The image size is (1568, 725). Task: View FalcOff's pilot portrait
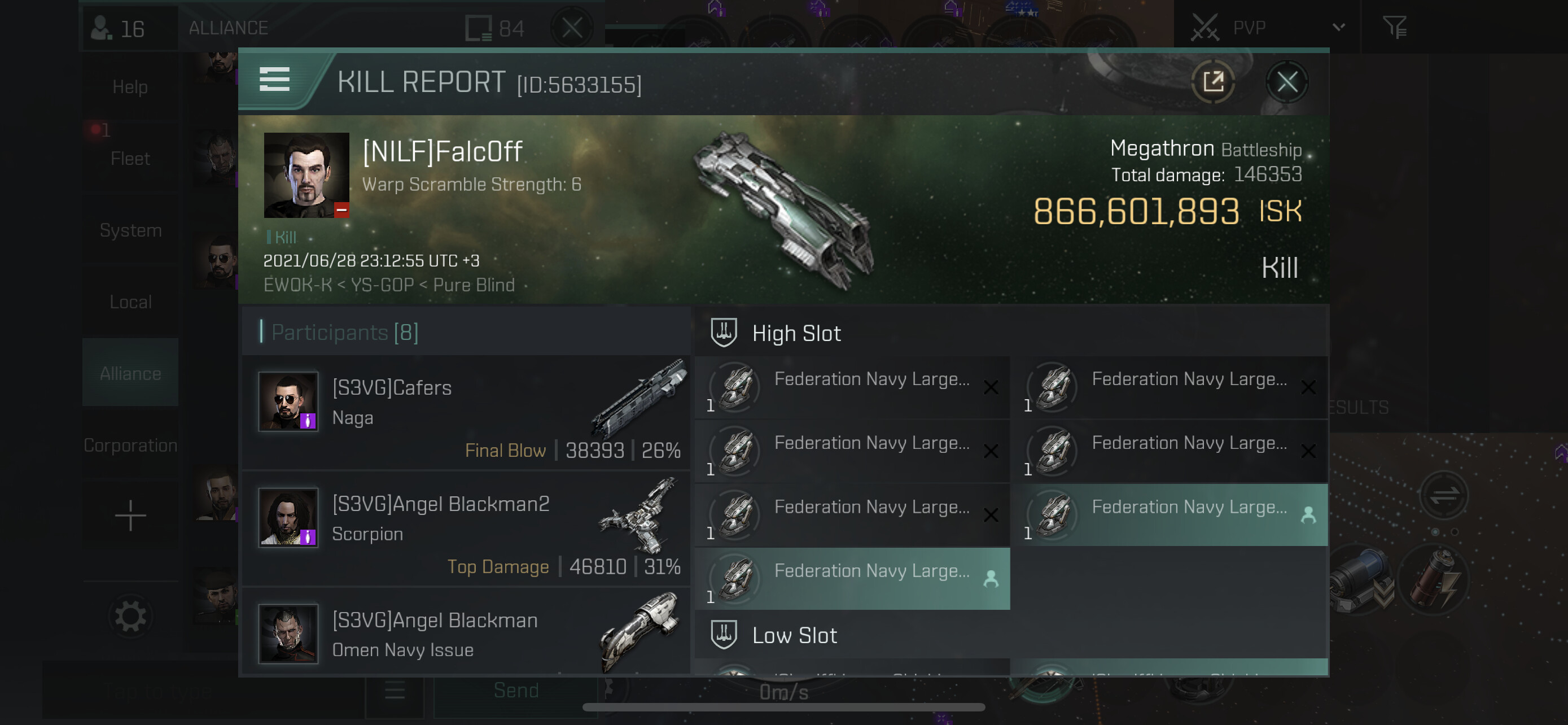(x=306, y=175)
